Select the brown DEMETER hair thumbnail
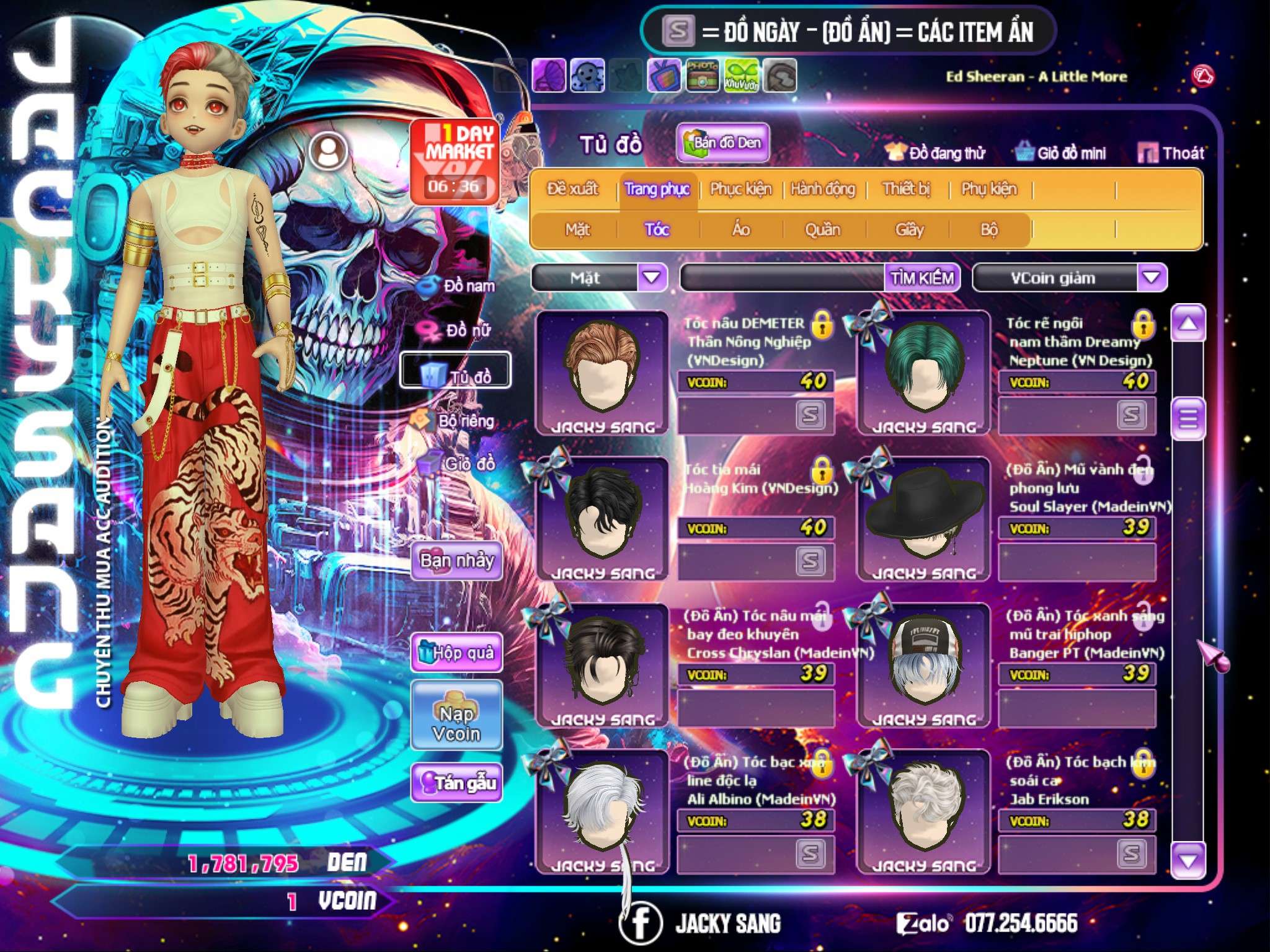 tap(602, 372)
